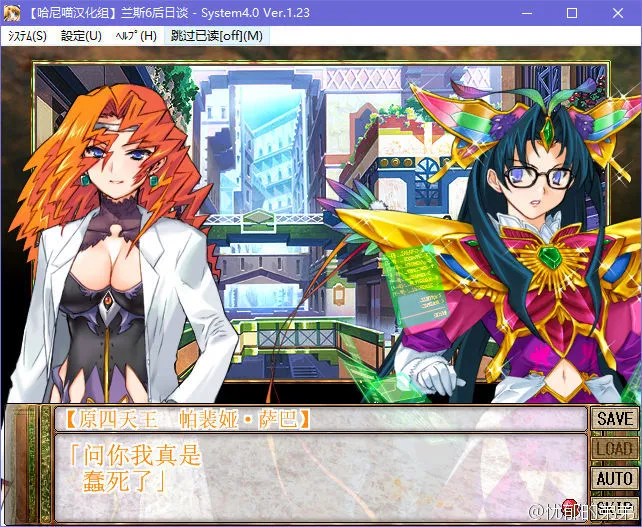The height and width of the screenshot is (527, 642).
Task: Open the LOAD game screen
Action: [x=614, y=449]
